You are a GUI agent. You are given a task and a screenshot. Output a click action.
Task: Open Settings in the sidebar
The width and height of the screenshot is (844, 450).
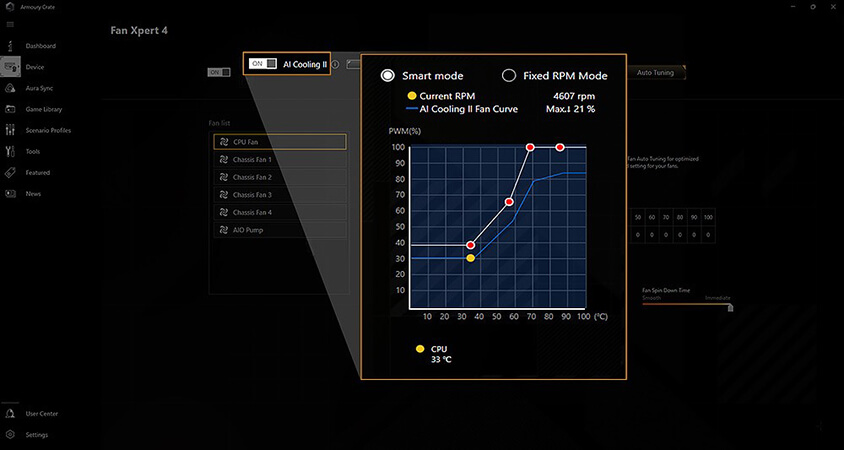pyautogui.click(x=36, y=435)
